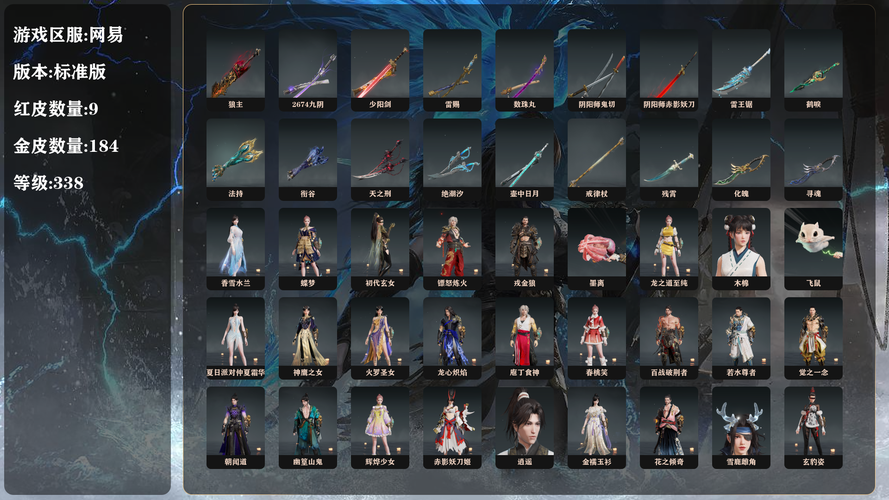
Task: Open the 朝闻道 purple outfit tile
Action: coord(235,425)
